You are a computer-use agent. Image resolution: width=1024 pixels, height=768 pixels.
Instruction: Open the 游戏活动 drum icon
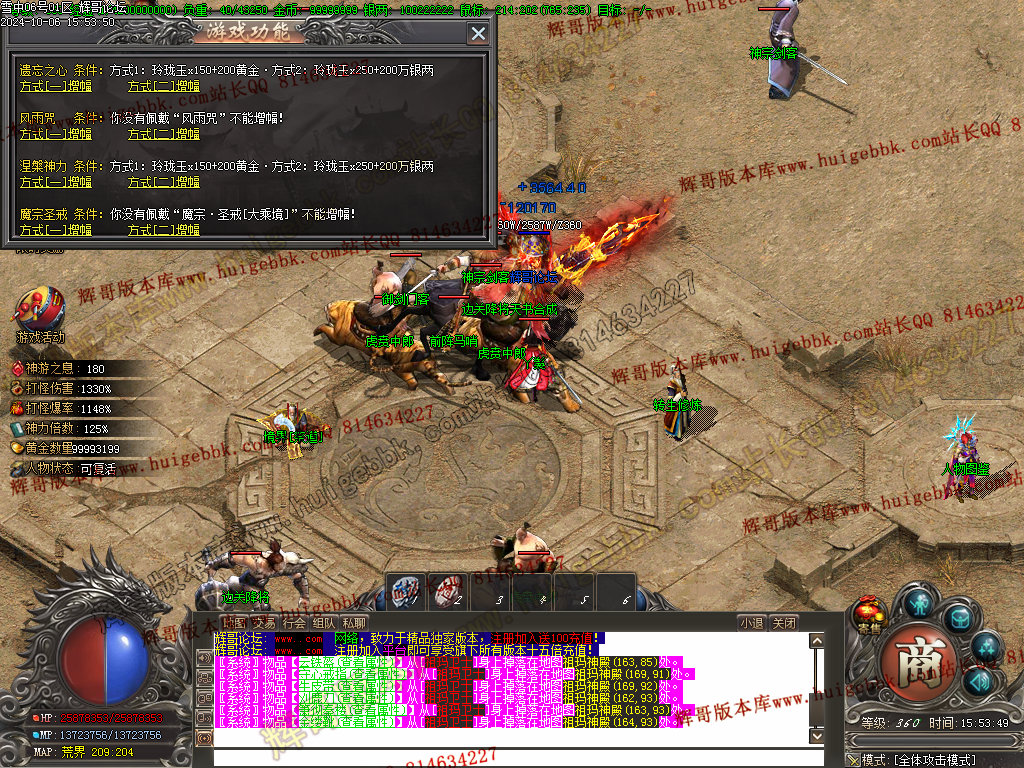39,310
